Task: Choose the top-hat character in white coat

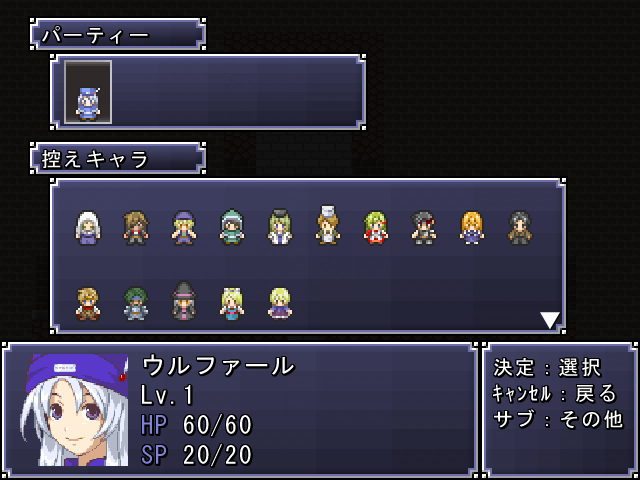Action: 279,227
